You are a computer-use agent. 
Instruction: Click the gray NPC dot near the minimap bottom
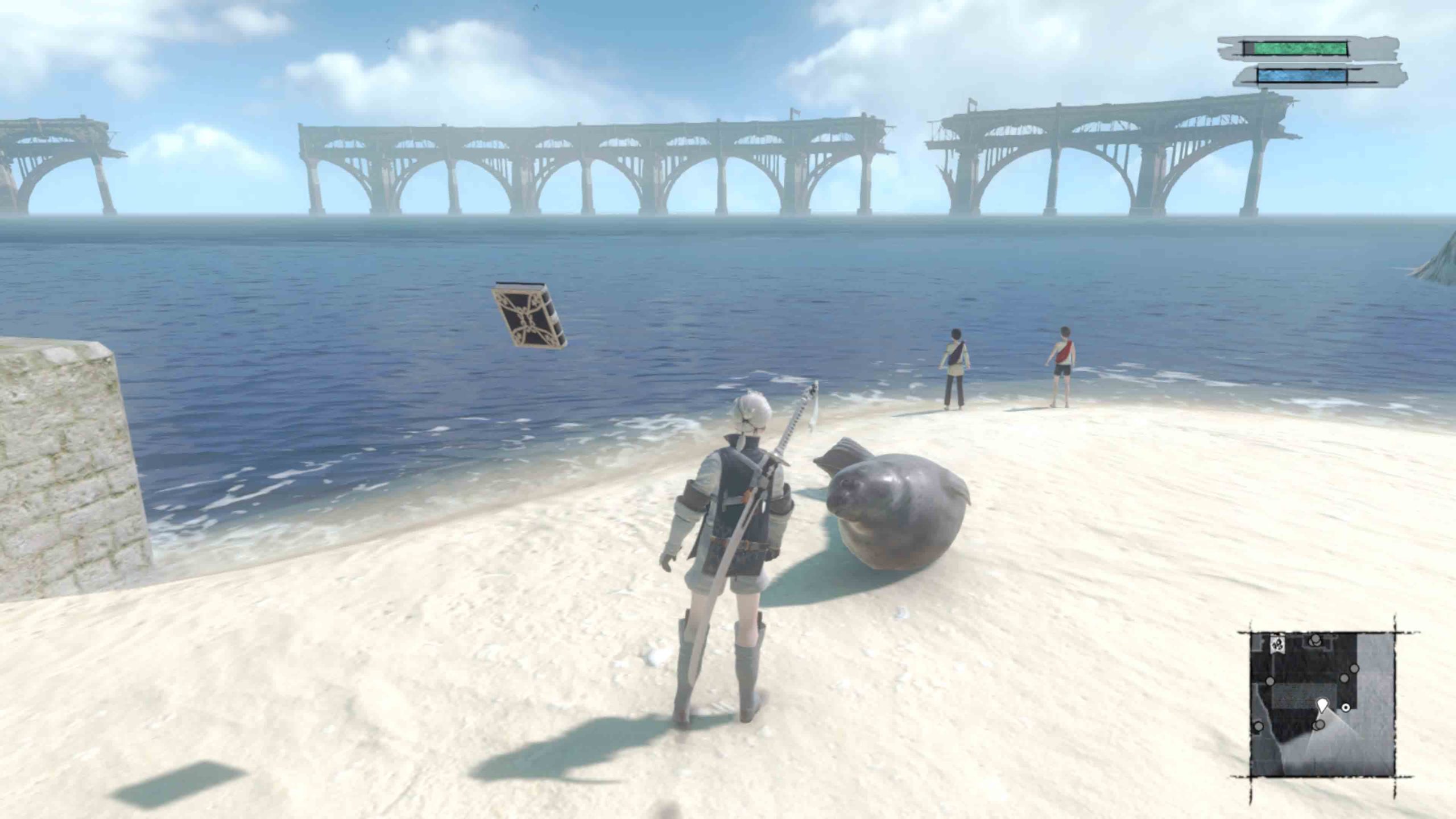(x=1319, y=725)
